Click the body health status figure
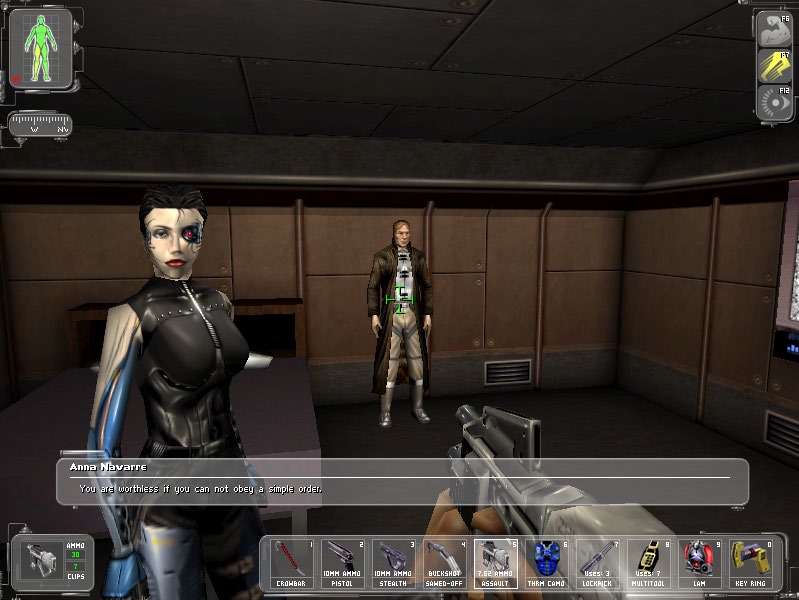Image resolution: width=799 pixels, height=600 pixels. 40,49
